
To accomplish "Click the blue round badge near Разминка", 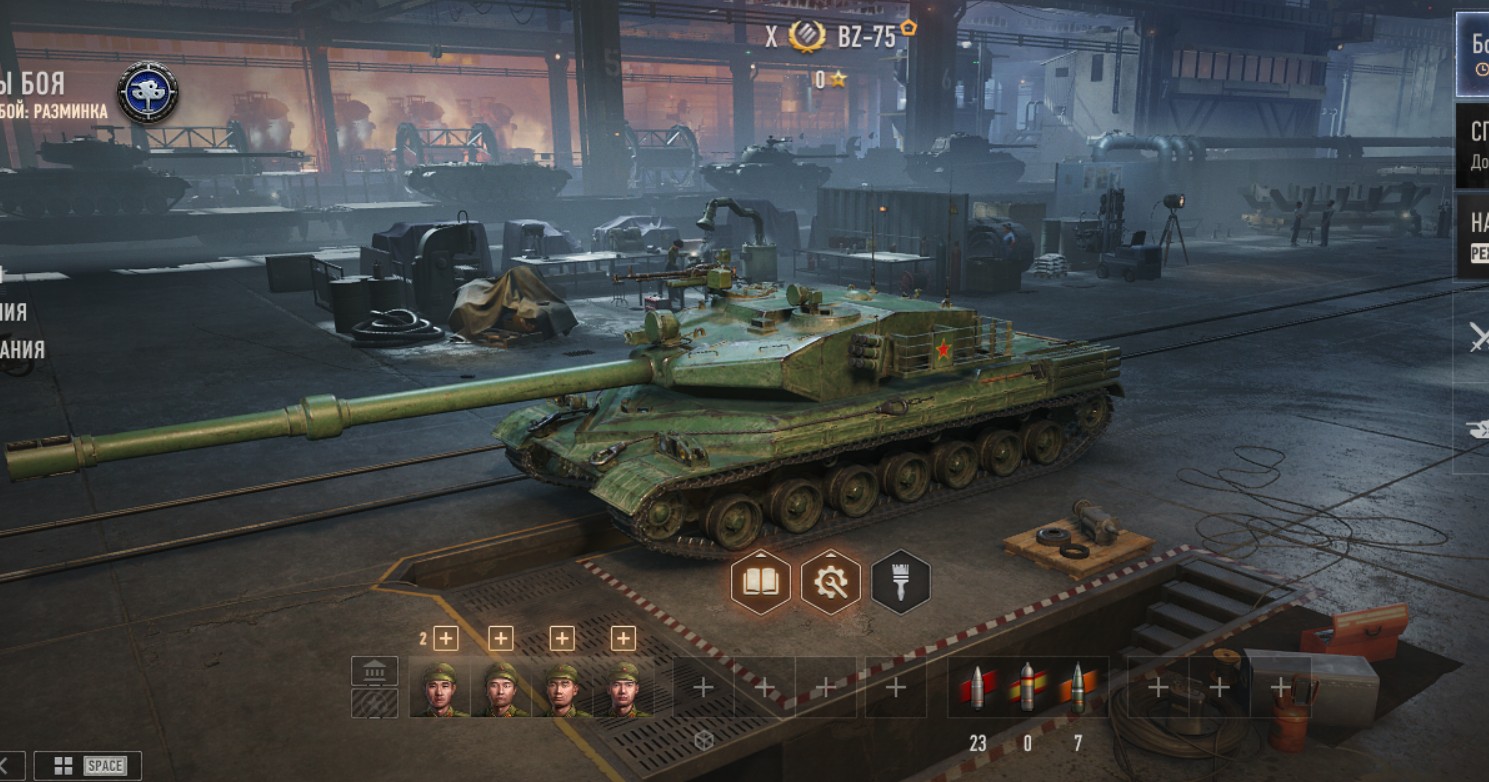I will (x=148, y=93).
